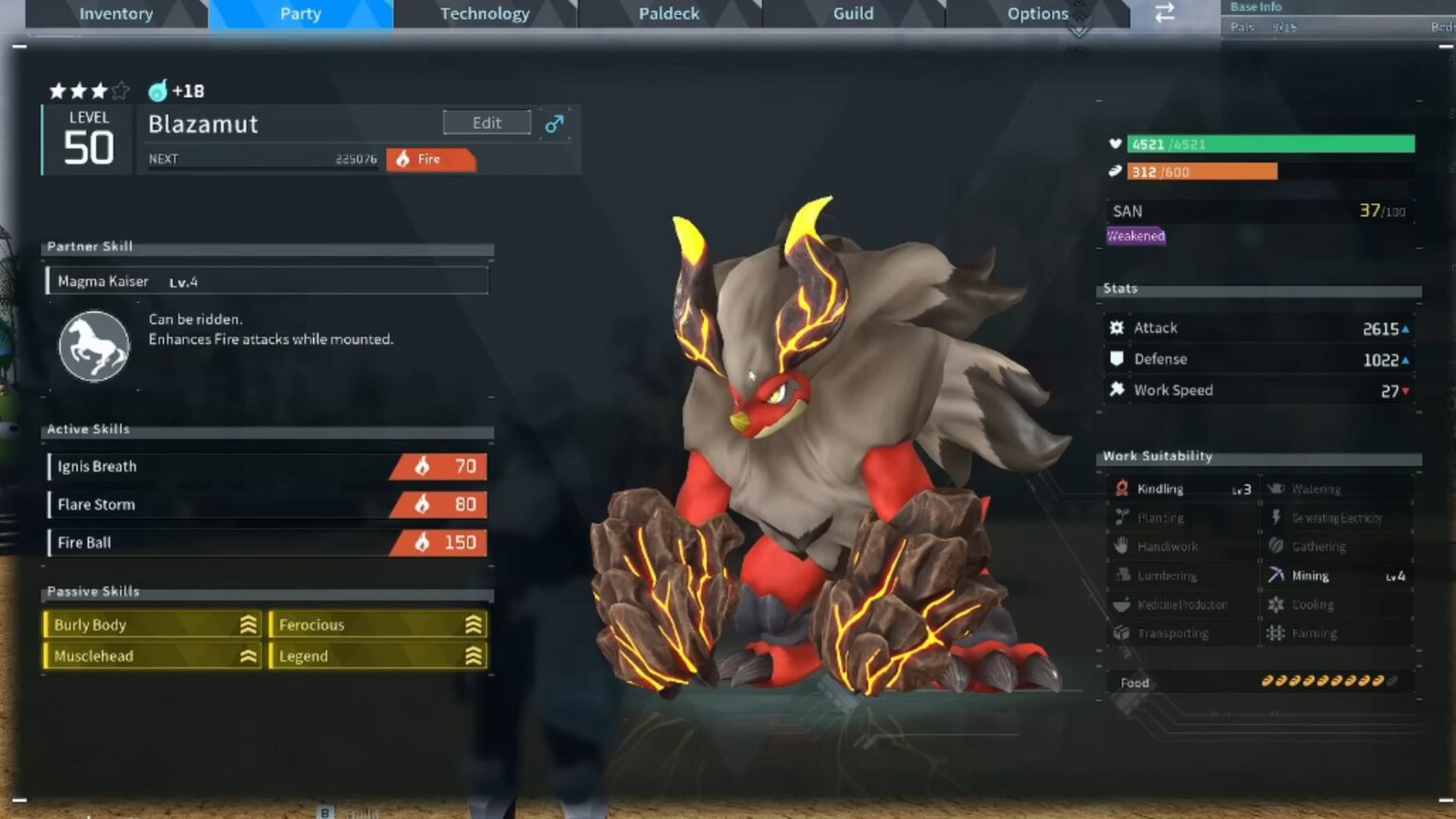The image size is (1456, 819).
Task: Click the Watering can icon
Action: [x=1279, y=487]
